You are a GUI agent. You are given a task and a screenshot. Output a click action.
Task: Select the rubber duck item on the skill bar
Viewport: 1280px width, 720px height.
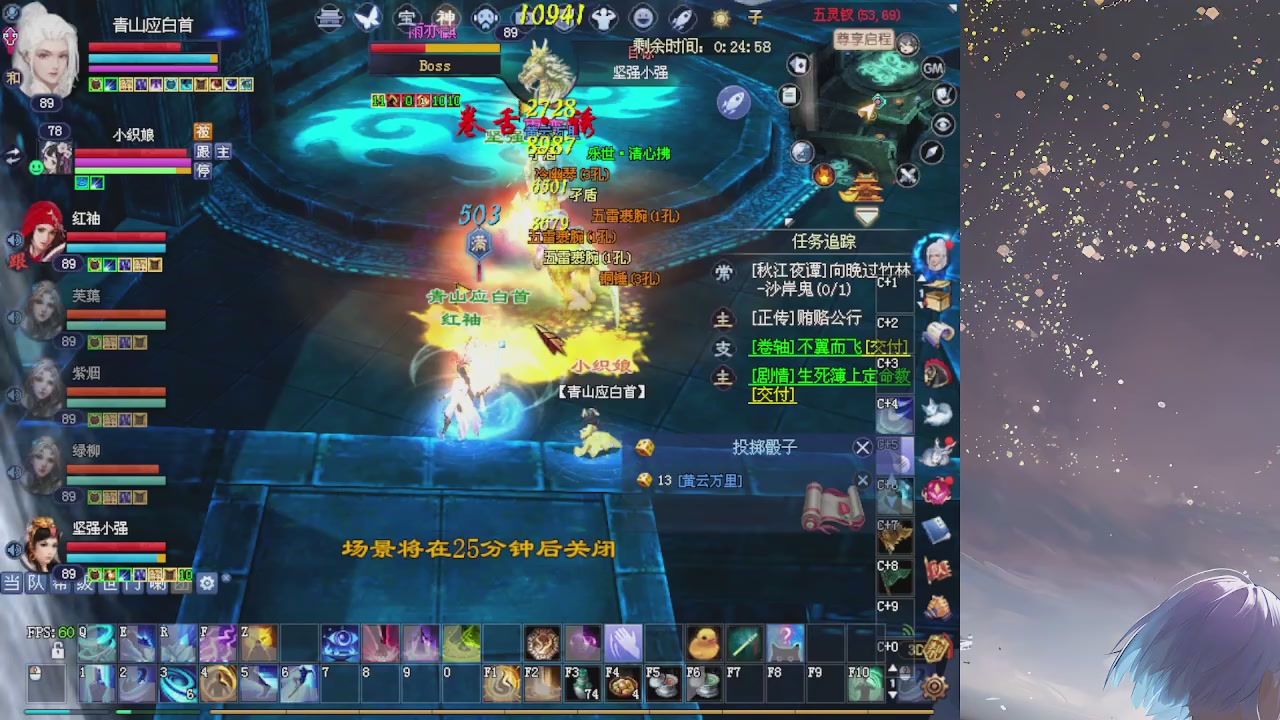point(703,642)
